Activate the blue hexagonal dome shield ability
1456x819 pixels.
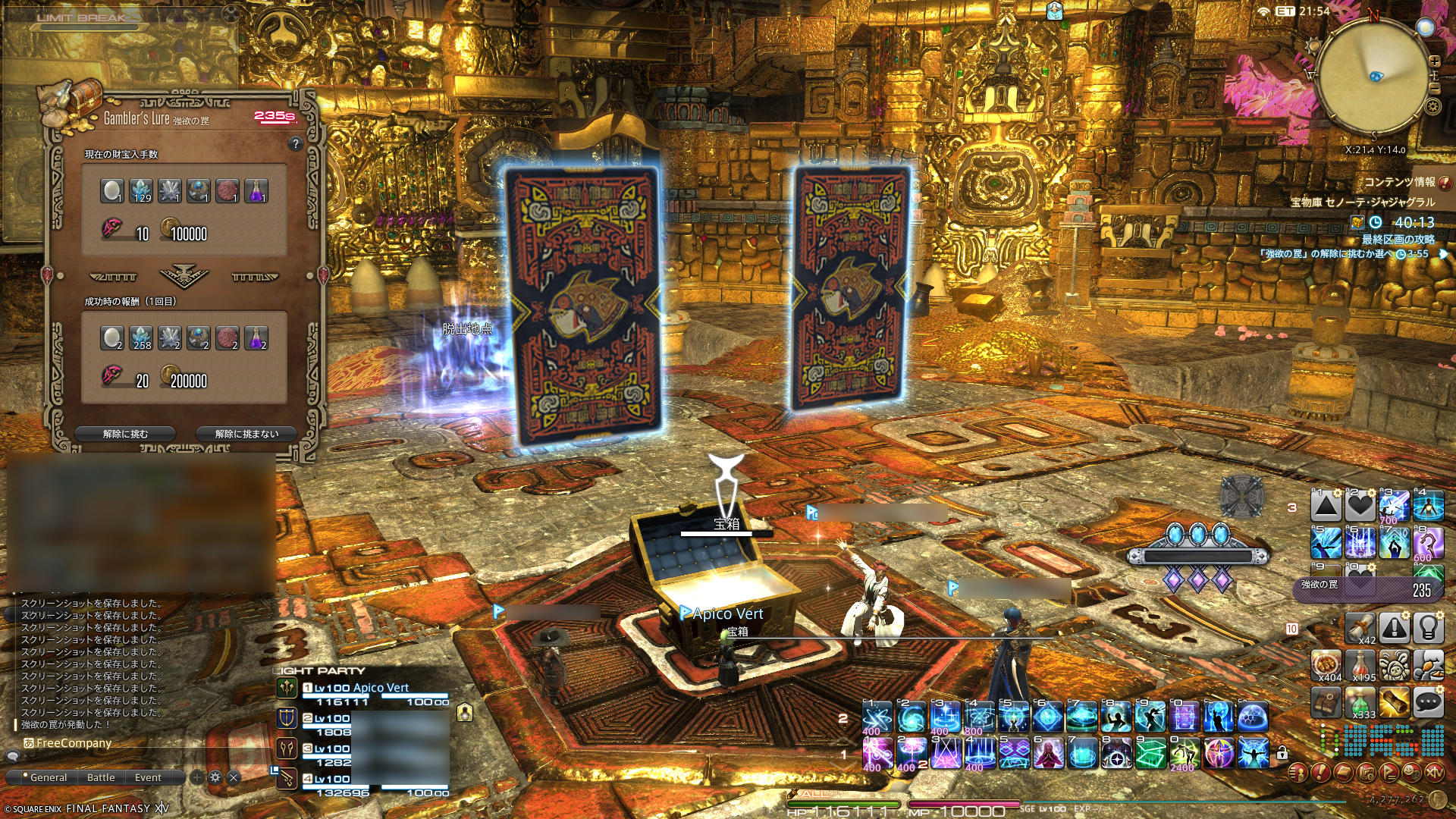point(1252,717)
